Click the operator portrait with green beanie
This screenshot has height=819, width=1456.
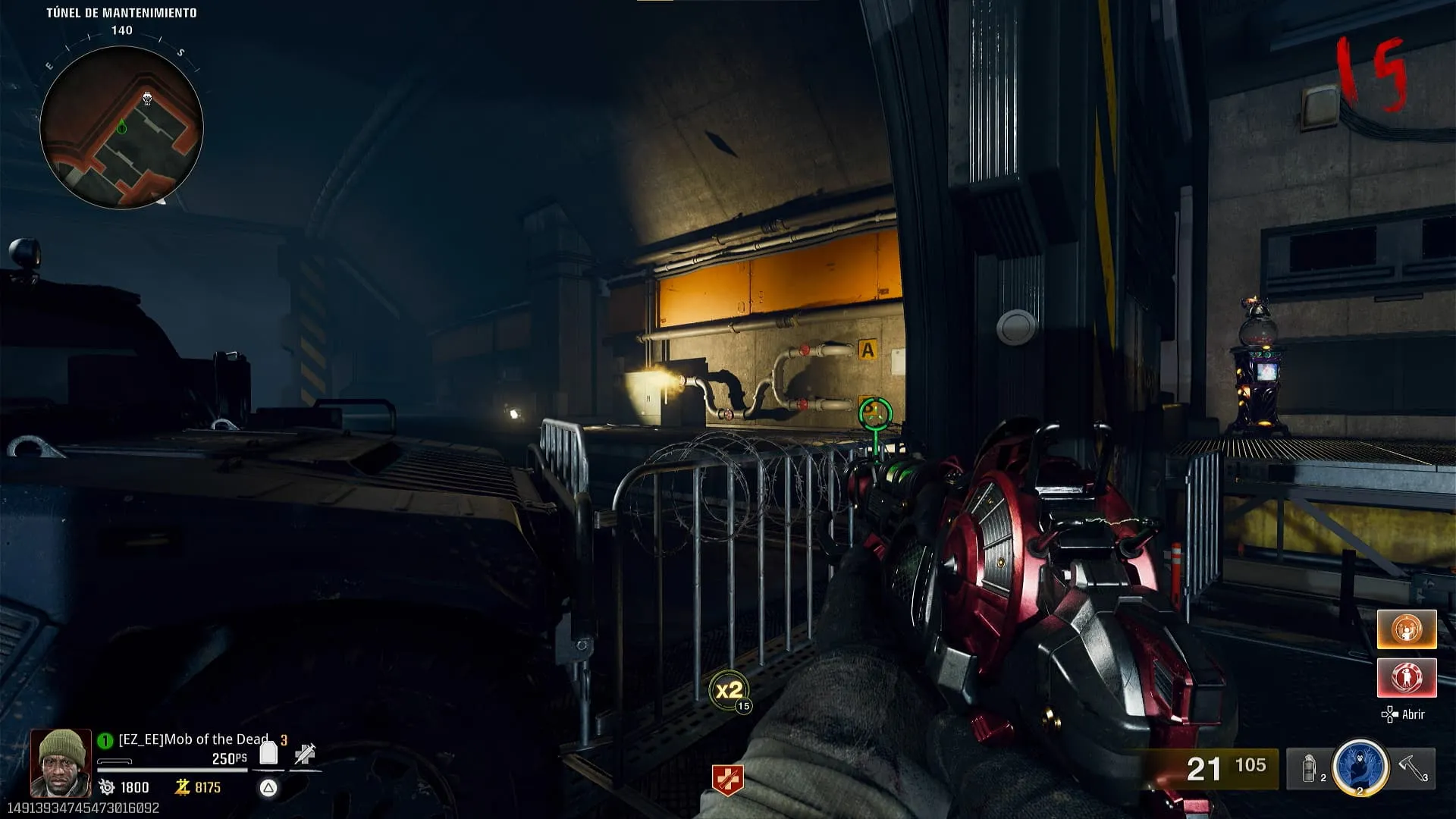(61, 763)
